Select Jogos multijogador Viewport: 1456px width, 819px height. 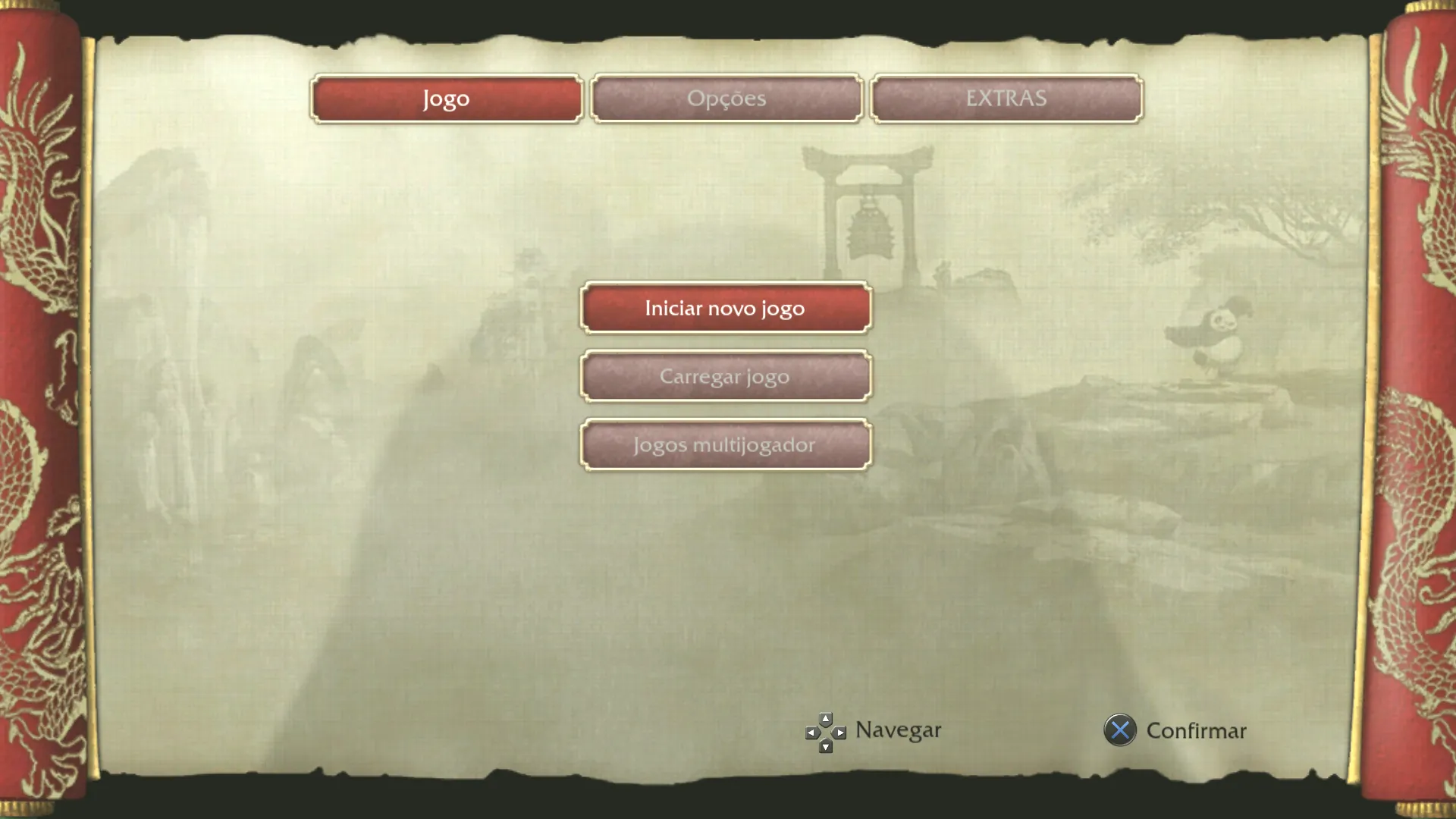tap(725, 444)
